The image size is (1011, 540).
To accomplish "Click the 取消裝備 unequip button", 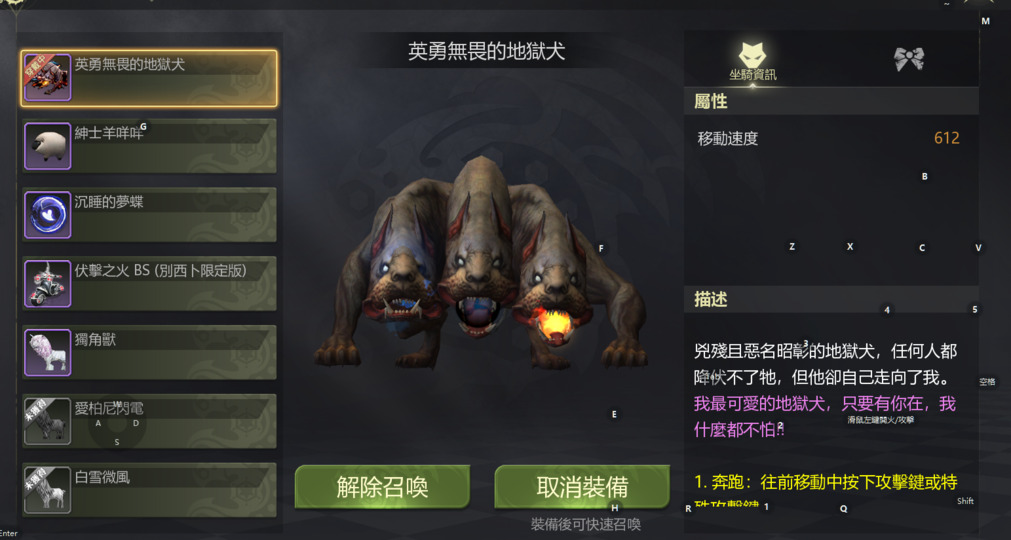I will click(x=582, y=487).
